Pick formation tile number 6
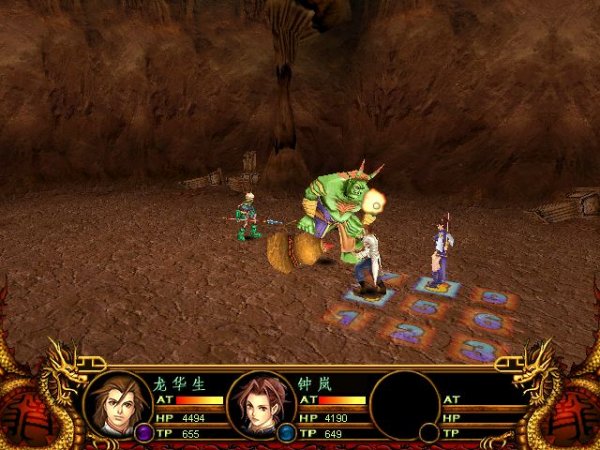This screenshot has height=450, width=600. tap(487, 321)
